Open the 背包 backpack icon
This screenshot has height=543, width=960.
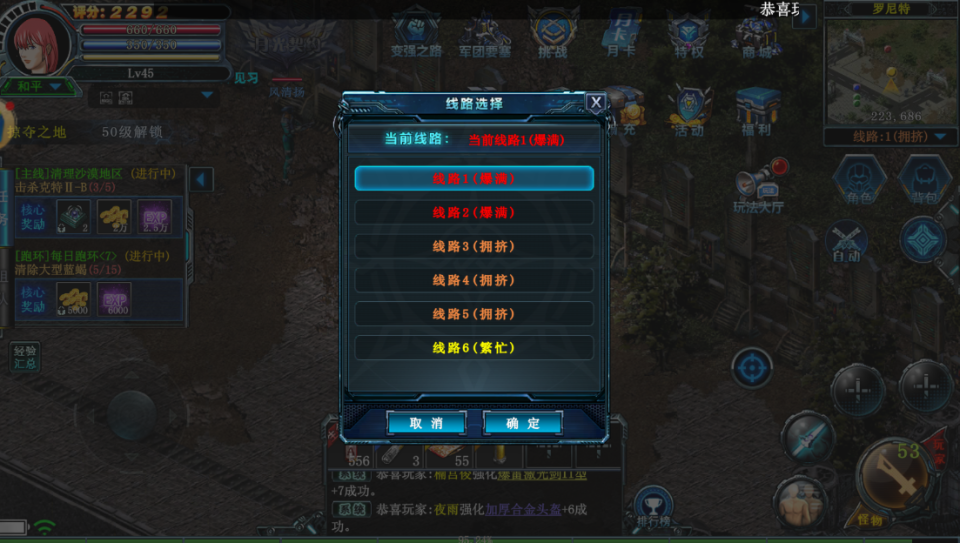(x=923, y=180)
